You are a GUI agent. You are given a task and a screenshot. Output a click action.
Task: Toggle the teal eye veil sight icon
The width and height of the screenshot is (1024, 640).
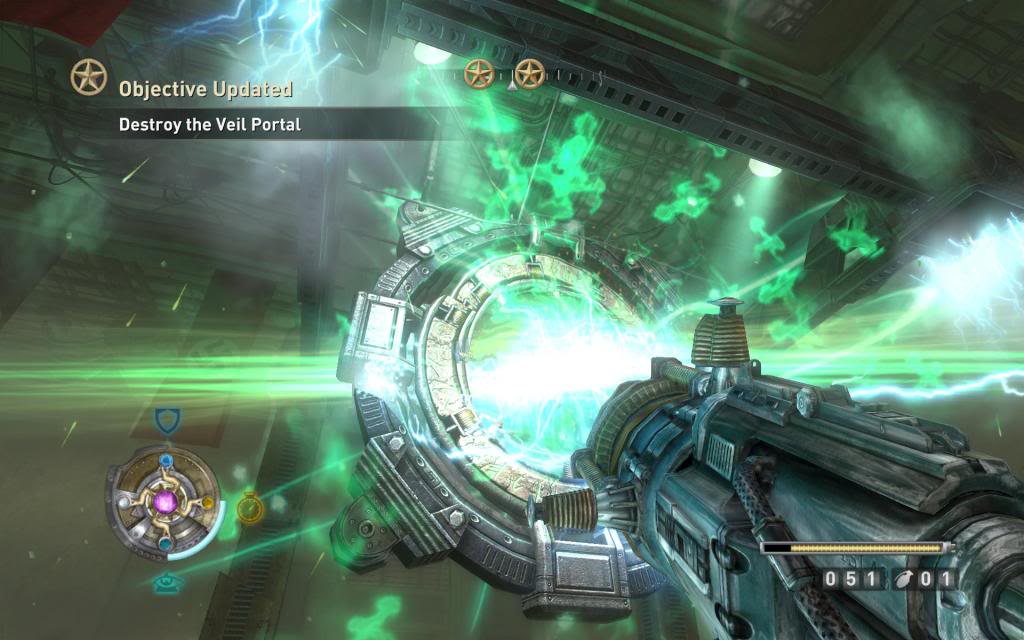click(165, 585)
